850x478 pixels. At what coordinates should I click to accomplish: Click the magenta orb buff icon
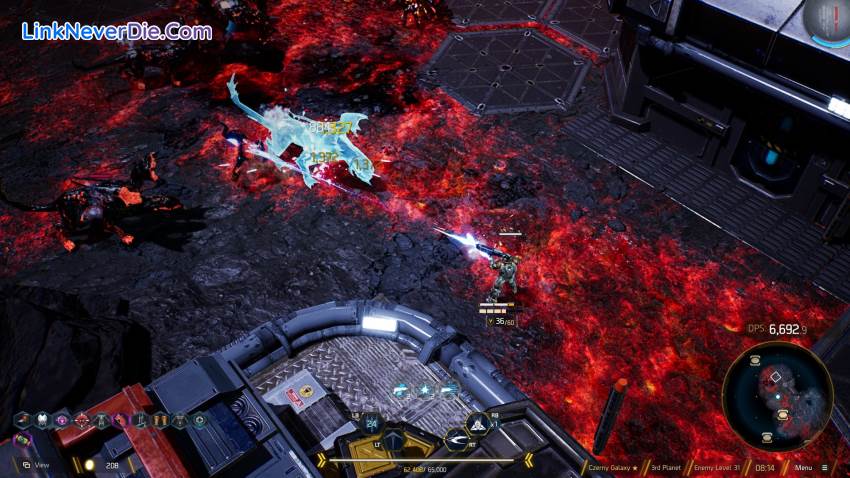tap(62, 420)
